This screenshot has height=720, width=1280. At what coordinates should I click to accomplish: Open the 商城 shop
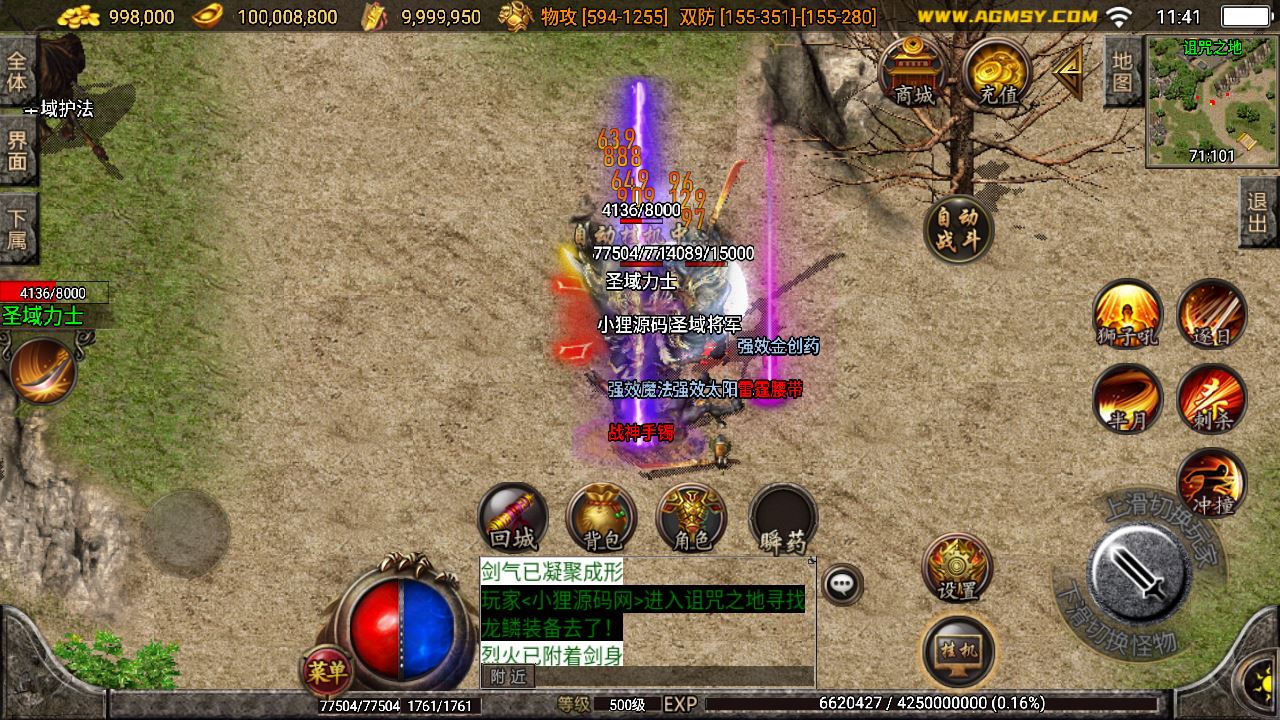point(914,72)
